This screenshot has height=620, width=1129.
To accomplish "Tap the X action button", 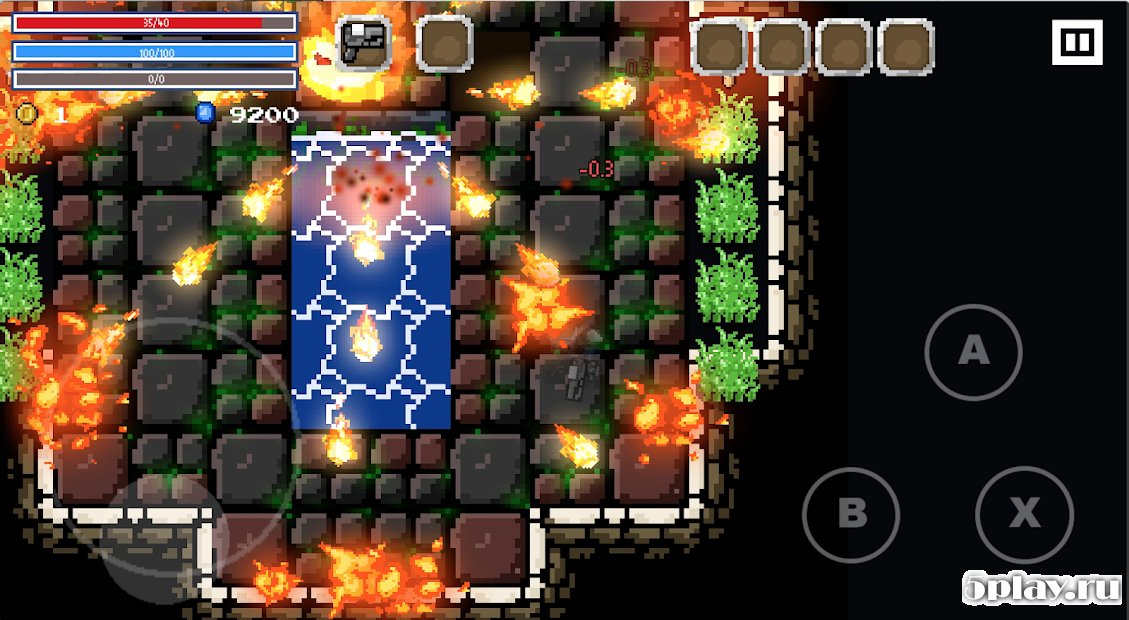I will click(1024, 514).
